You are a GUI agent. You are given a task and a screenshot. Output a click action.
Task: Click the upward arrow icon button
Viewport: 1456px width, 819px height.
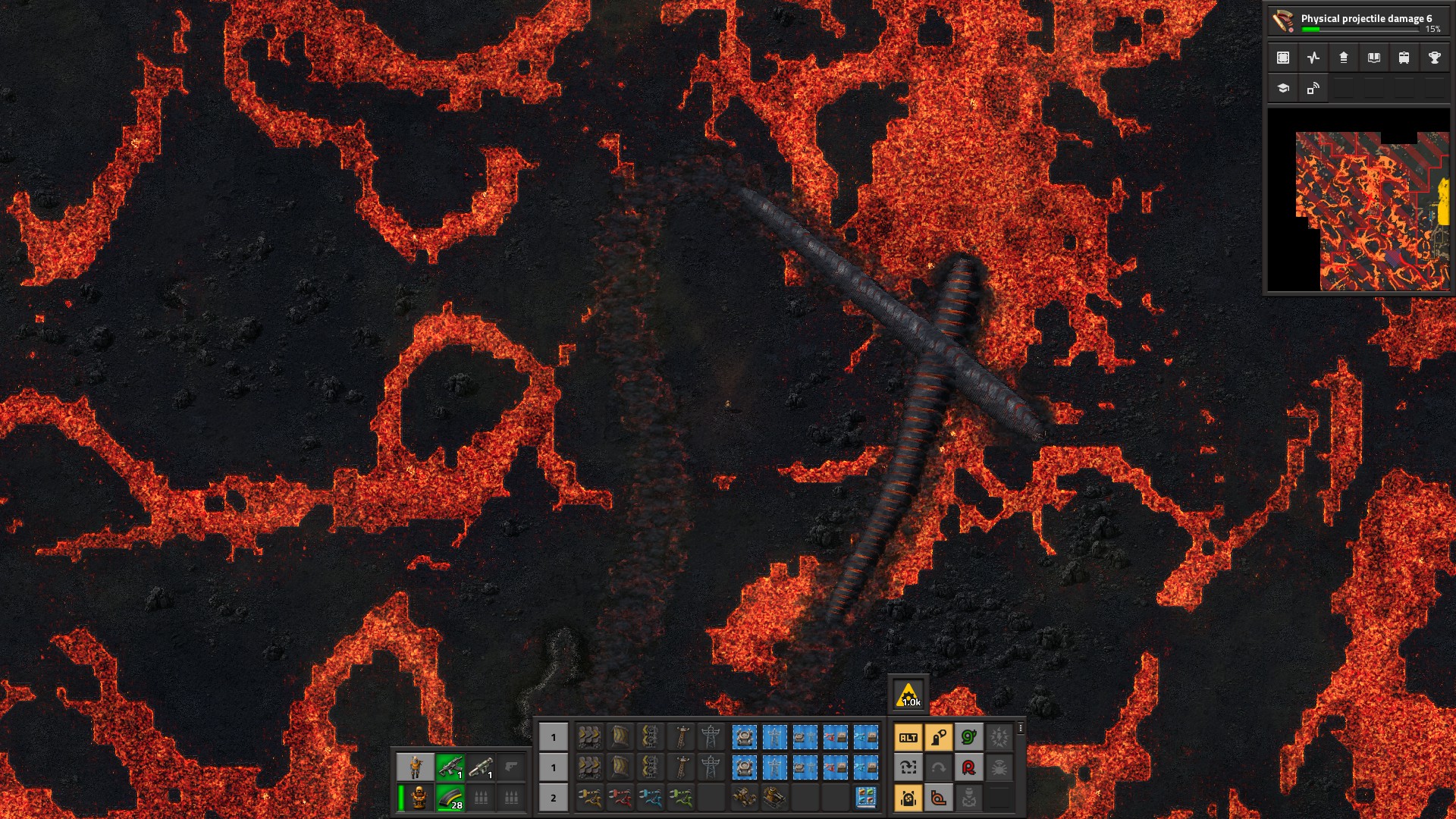(1344, 58)
